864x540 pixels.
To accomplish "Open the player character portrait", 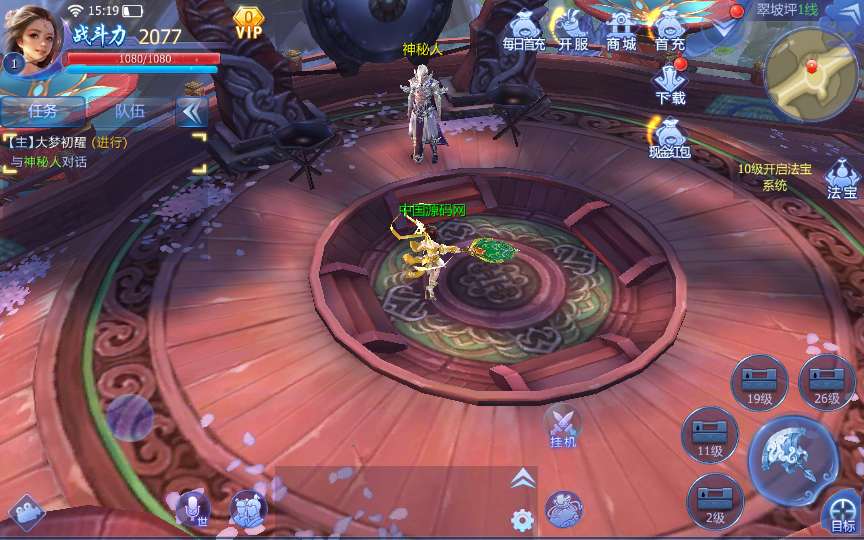I will click(33, 35).
